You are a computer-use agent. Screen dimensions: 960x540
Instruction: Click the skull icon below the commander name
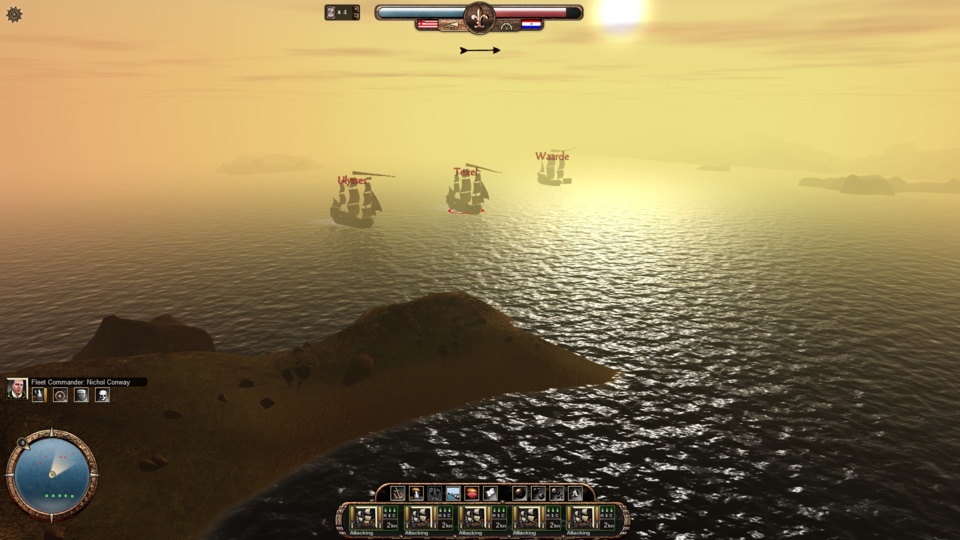[102, 395]
